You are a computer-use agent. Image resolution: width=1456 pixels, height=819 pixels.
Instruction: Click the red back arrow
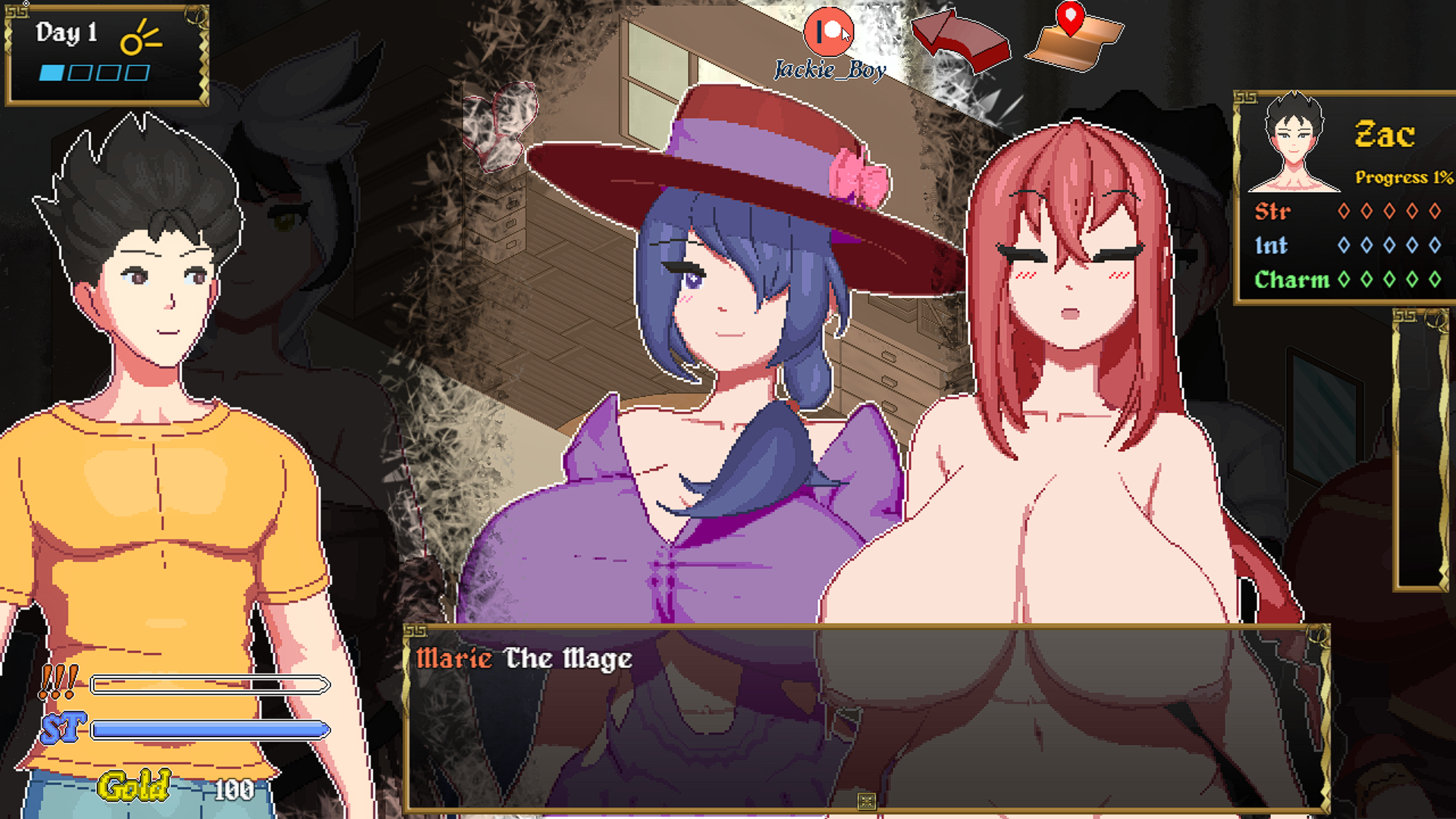point(961,41)
